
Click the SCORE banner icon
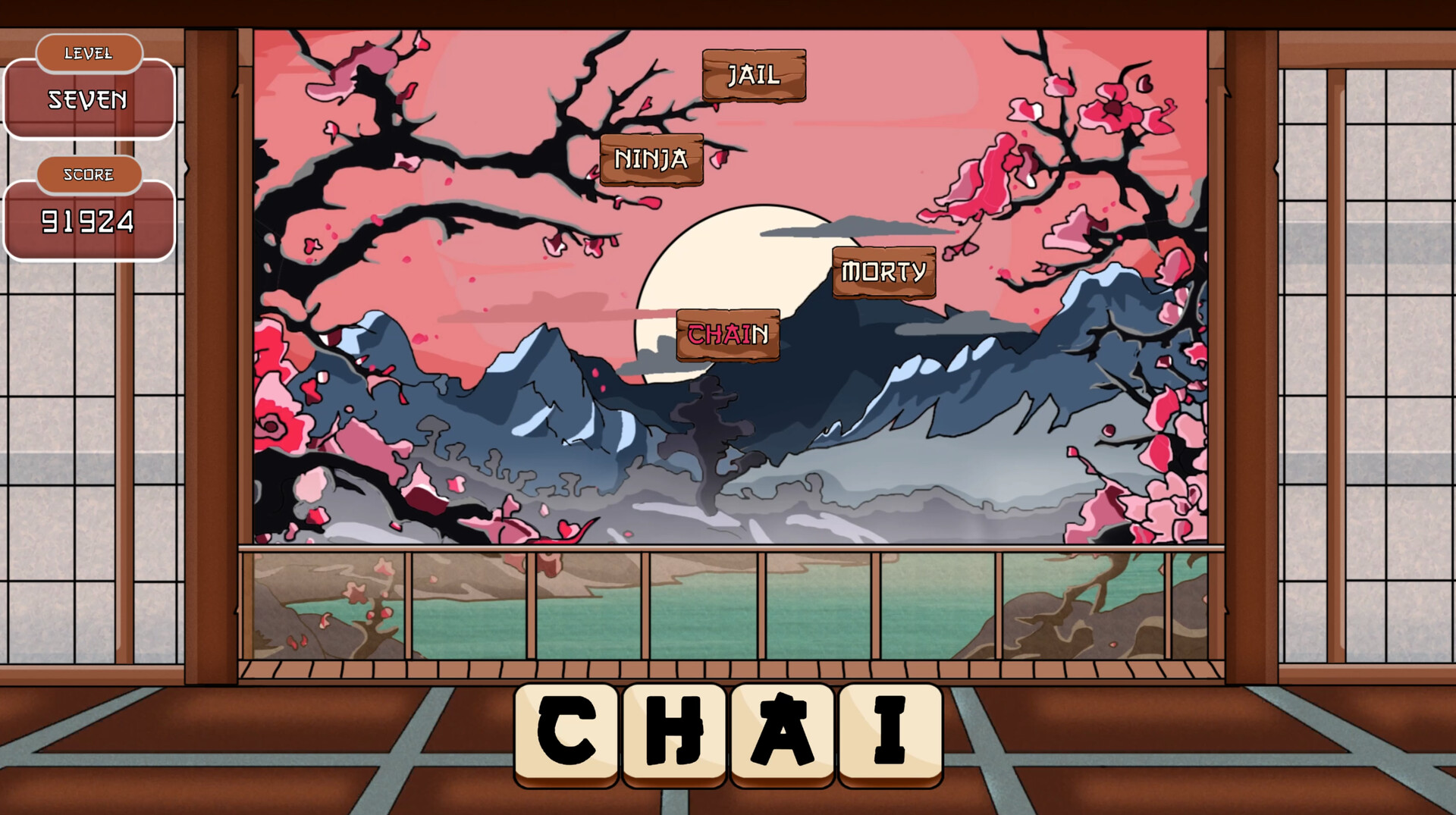pyautogui.click(x=89, y=174)
